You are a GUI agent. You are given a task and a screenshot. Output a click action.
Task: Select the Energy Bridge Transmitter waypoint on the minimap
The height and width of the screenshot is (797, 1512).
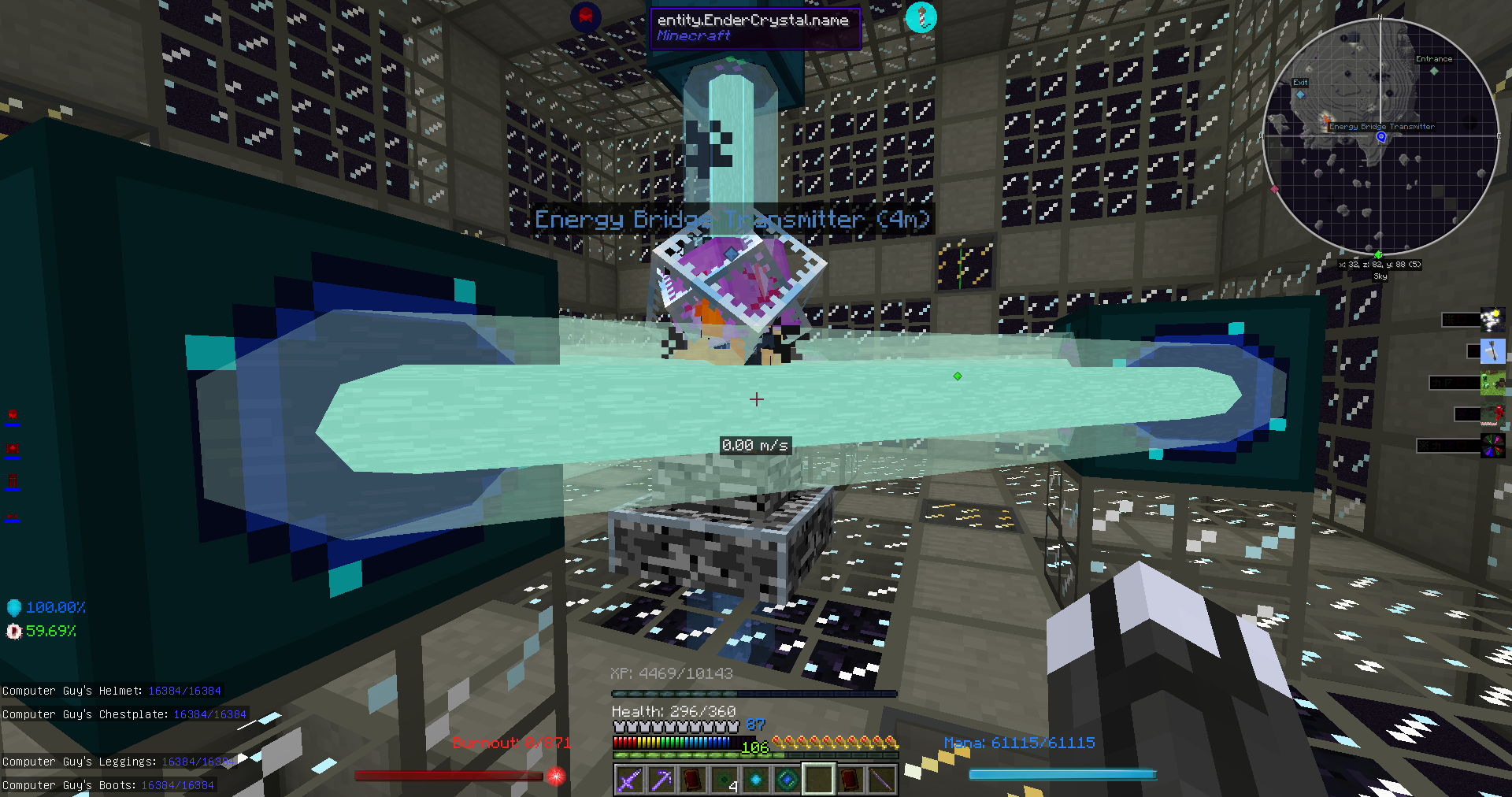pyautogui.click(x=1380, y=135)
